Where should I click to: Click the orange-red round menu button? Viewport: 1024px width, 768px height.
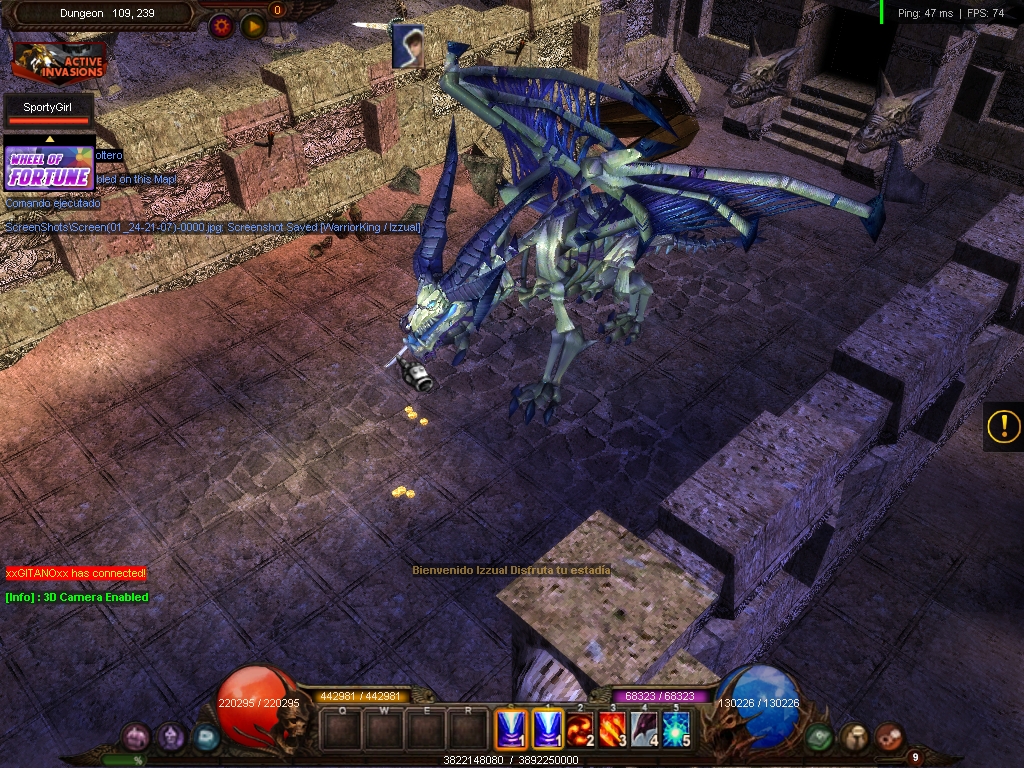(889, 738)
